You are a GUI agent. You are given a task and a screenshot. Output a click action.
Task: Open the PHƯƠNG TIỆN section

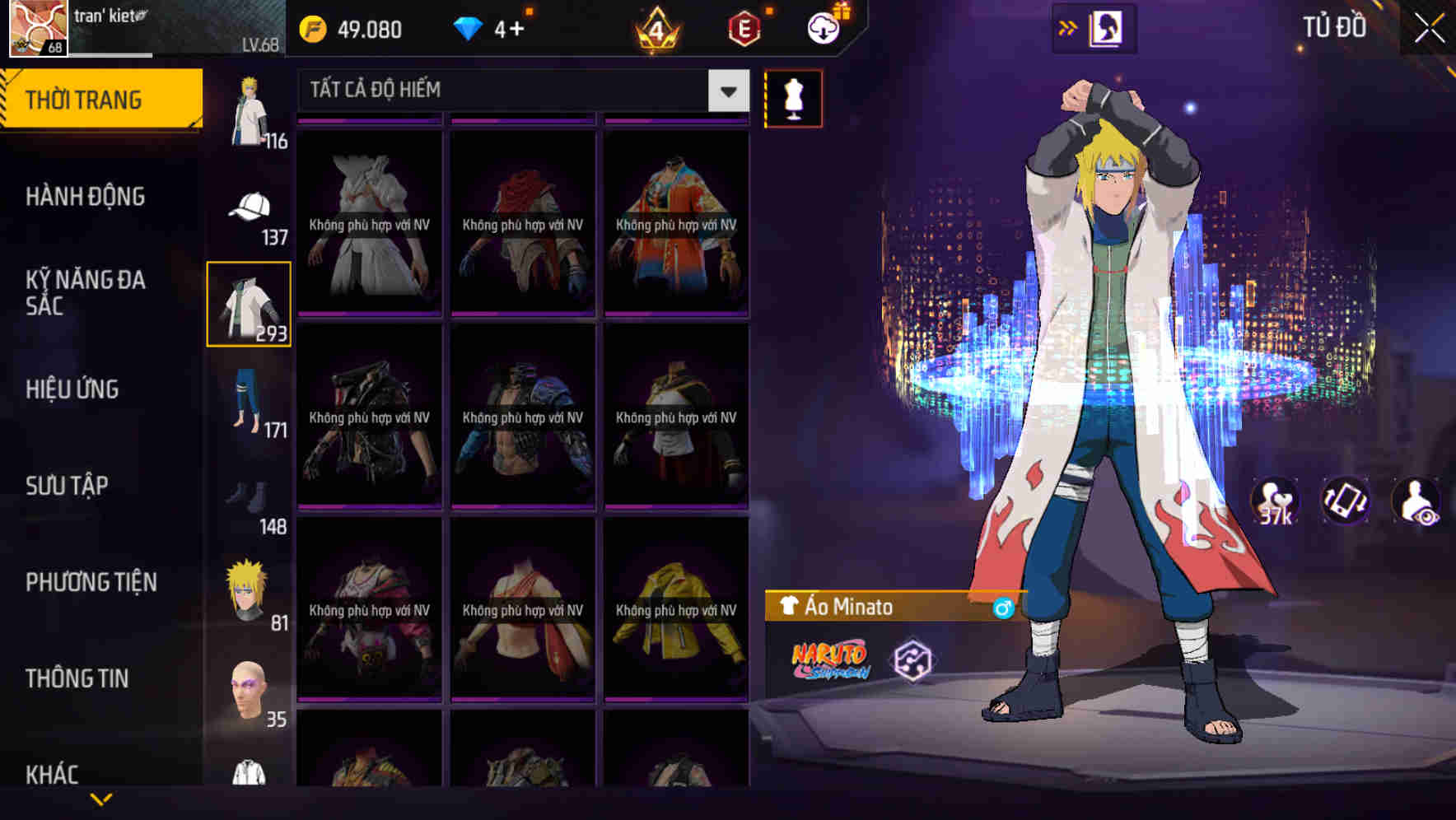(x=89, y=581)
